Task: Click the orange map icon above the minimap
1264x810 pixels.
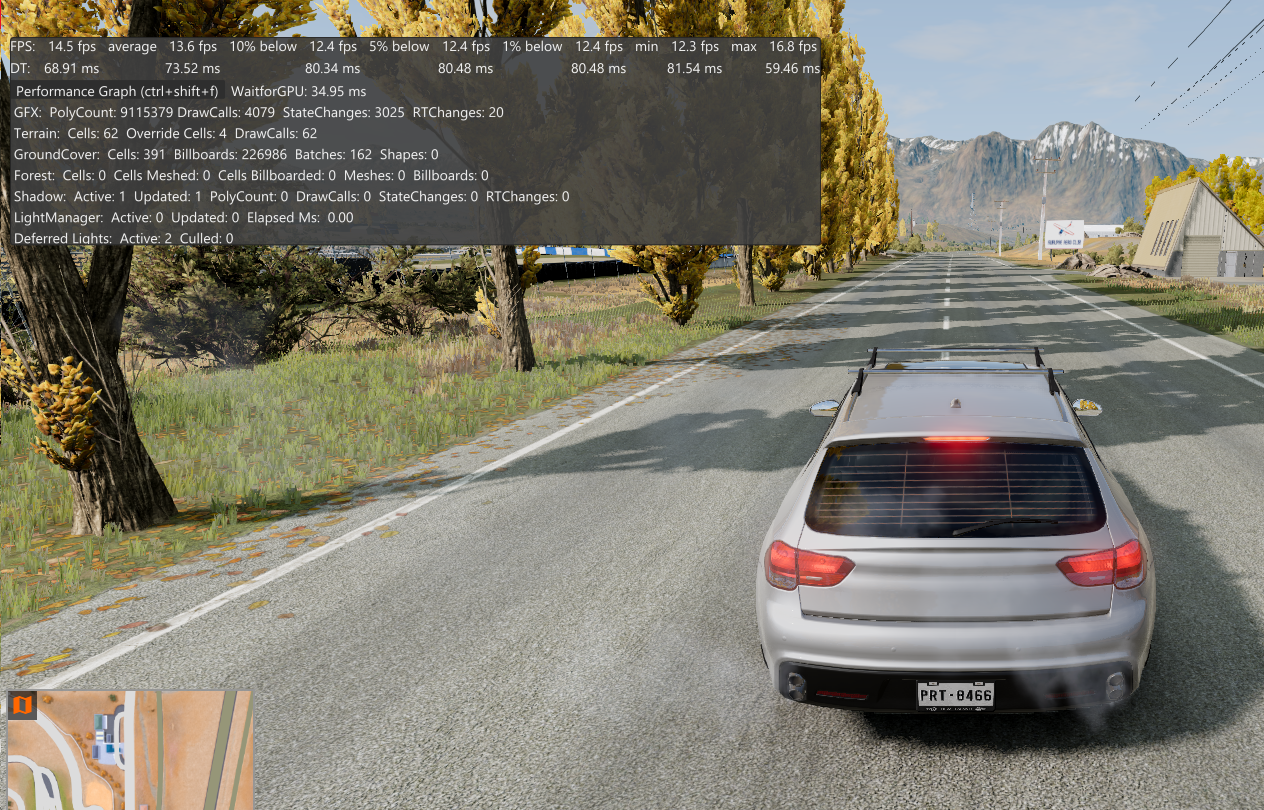Action: [22, 705]
